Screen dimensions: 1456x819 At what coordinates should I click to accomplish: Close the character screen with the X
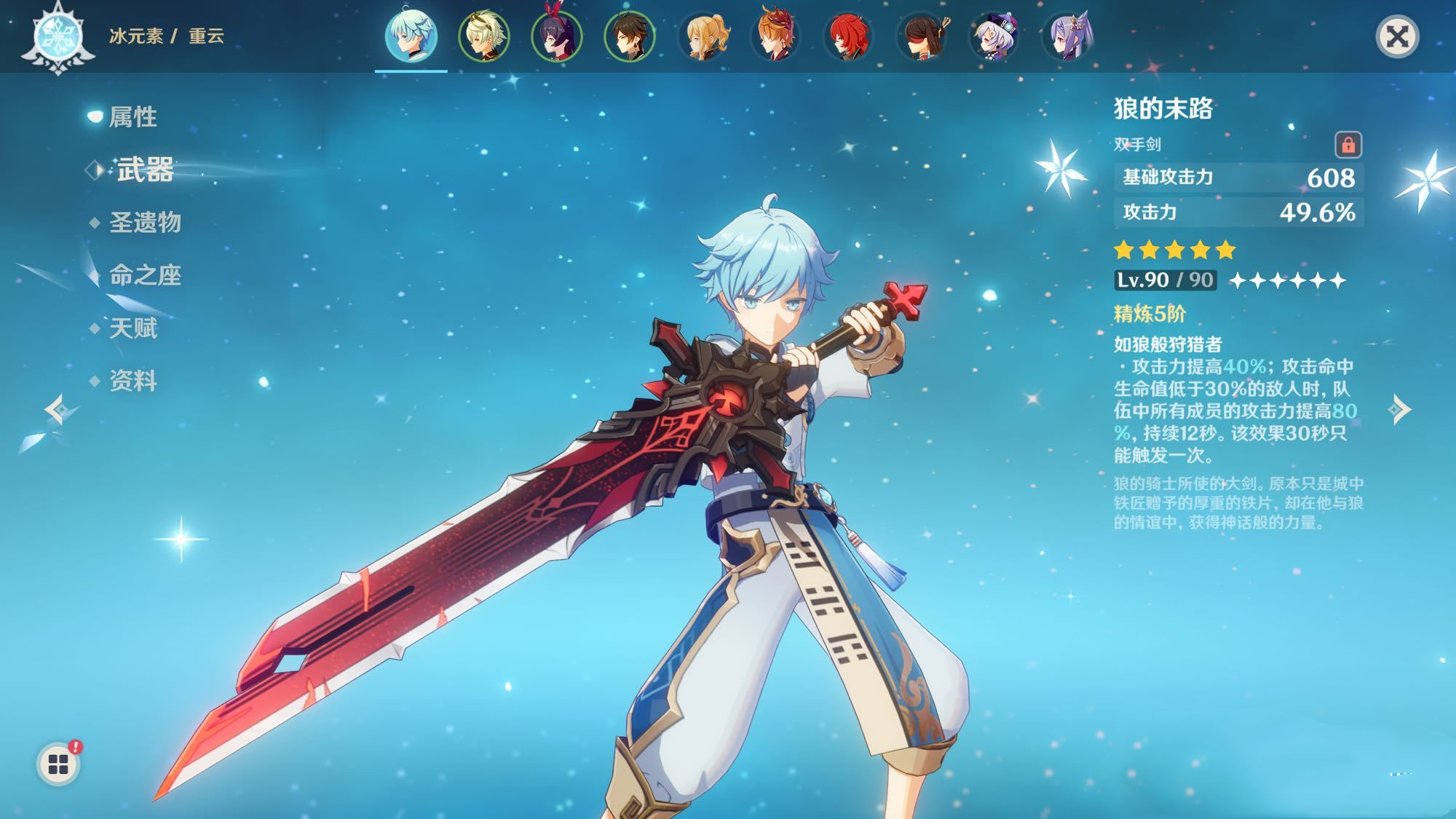click(x=1397, y=36)
